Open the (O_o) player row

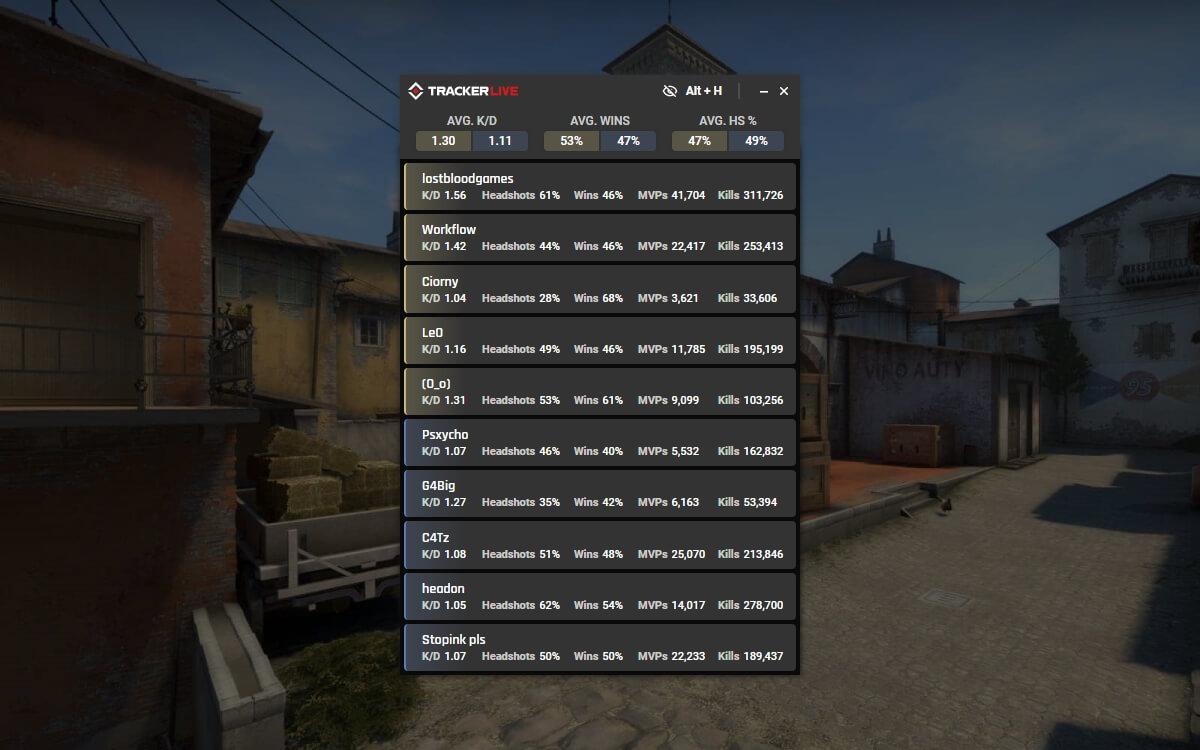(x=600, y=392)
